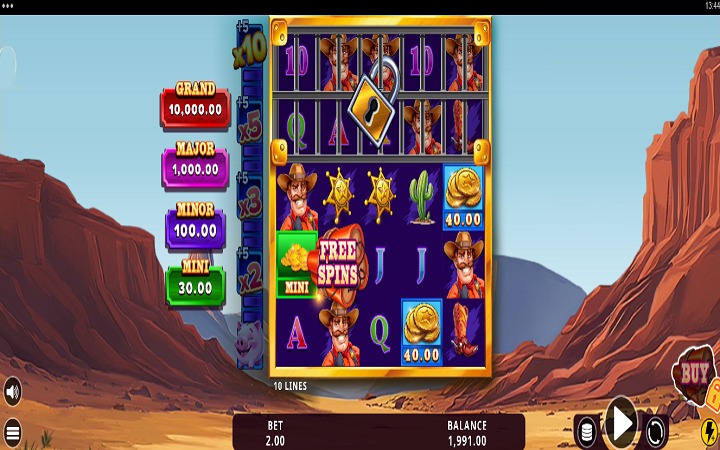Image resolution: width=720 pixels, height=450 pixels.
Task: Select the BET amount panel
Action: pyautogui.click(x=275, y=432)
